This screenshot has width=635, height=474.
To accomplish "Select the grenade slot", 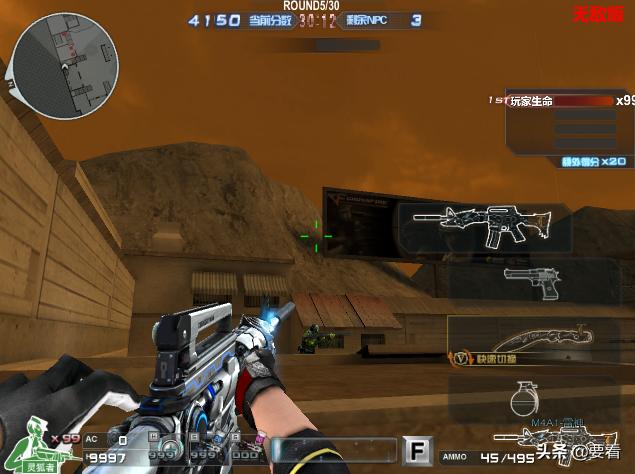I will (520, 398).
